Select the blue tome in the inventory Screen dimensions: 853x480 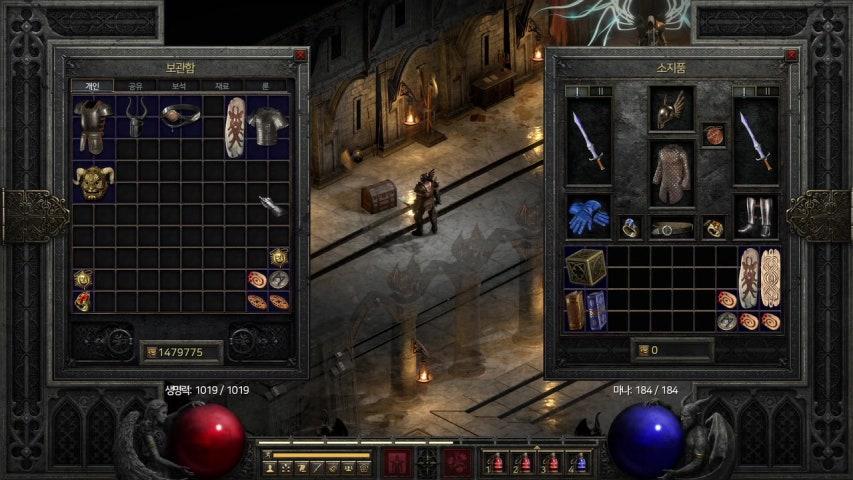(596, 310)
